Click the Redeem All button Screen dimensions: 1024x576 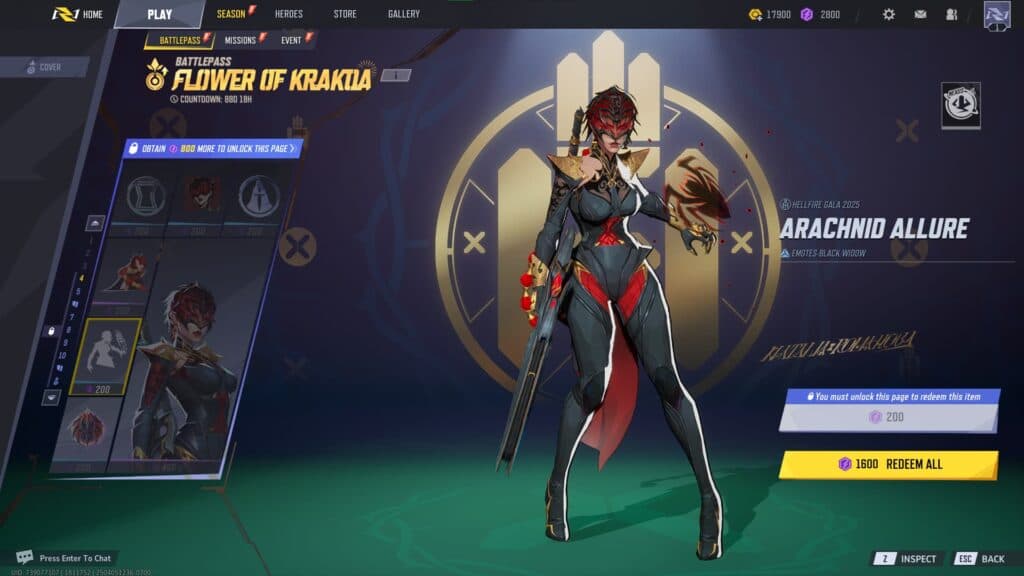(888, 464)
